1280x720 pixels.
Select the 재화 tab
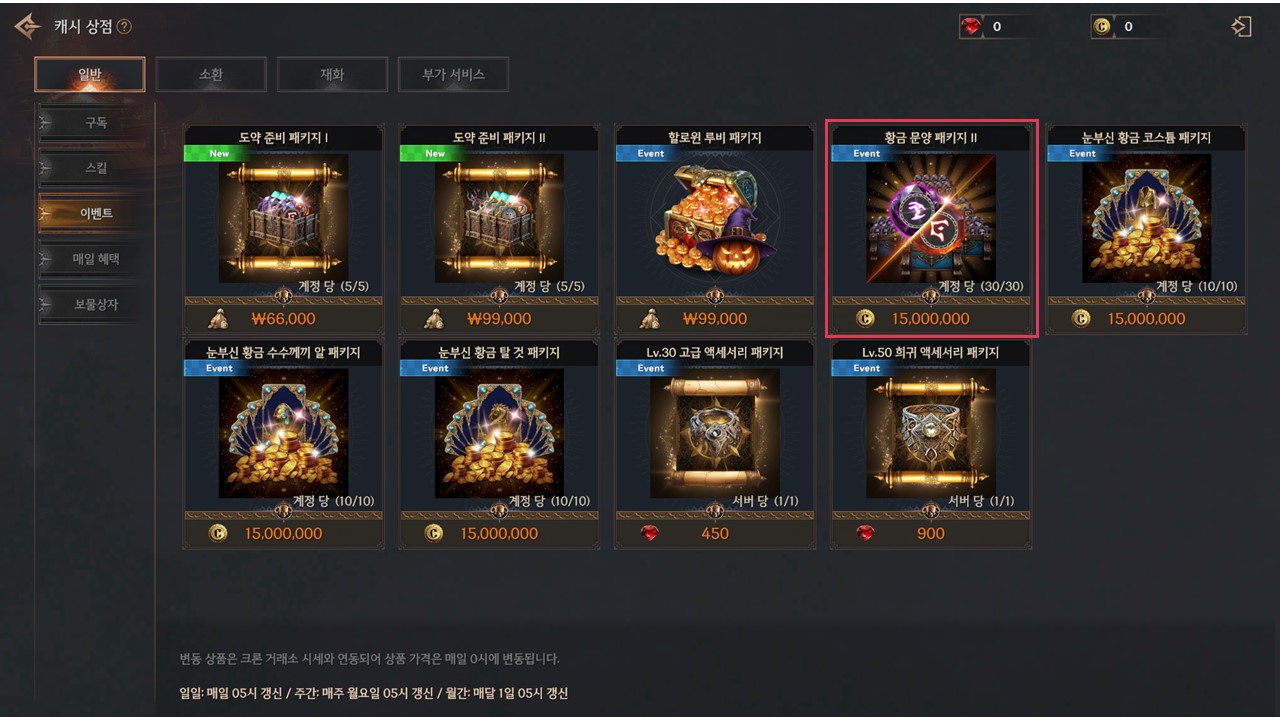click(x=332, y=74)
